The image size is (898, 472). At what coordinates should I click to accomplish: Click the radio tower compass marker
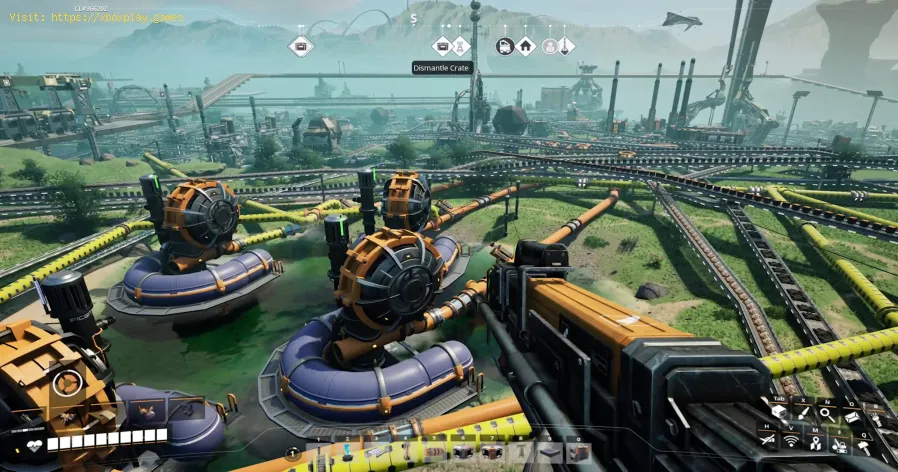[460, 45]
